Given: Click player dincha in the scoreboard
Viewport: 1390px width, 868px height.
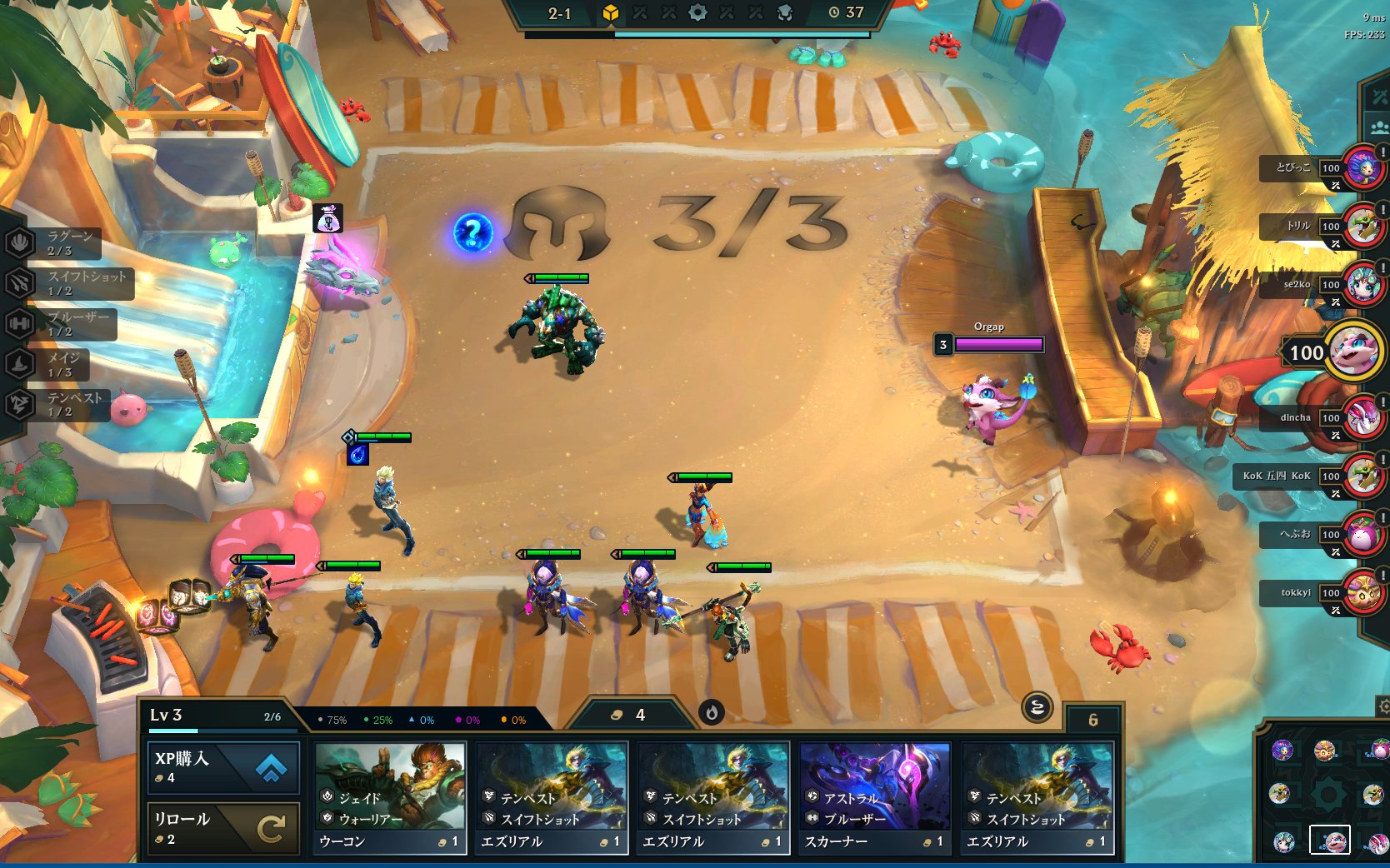Looking at the screenshot, I should 1297,417.
